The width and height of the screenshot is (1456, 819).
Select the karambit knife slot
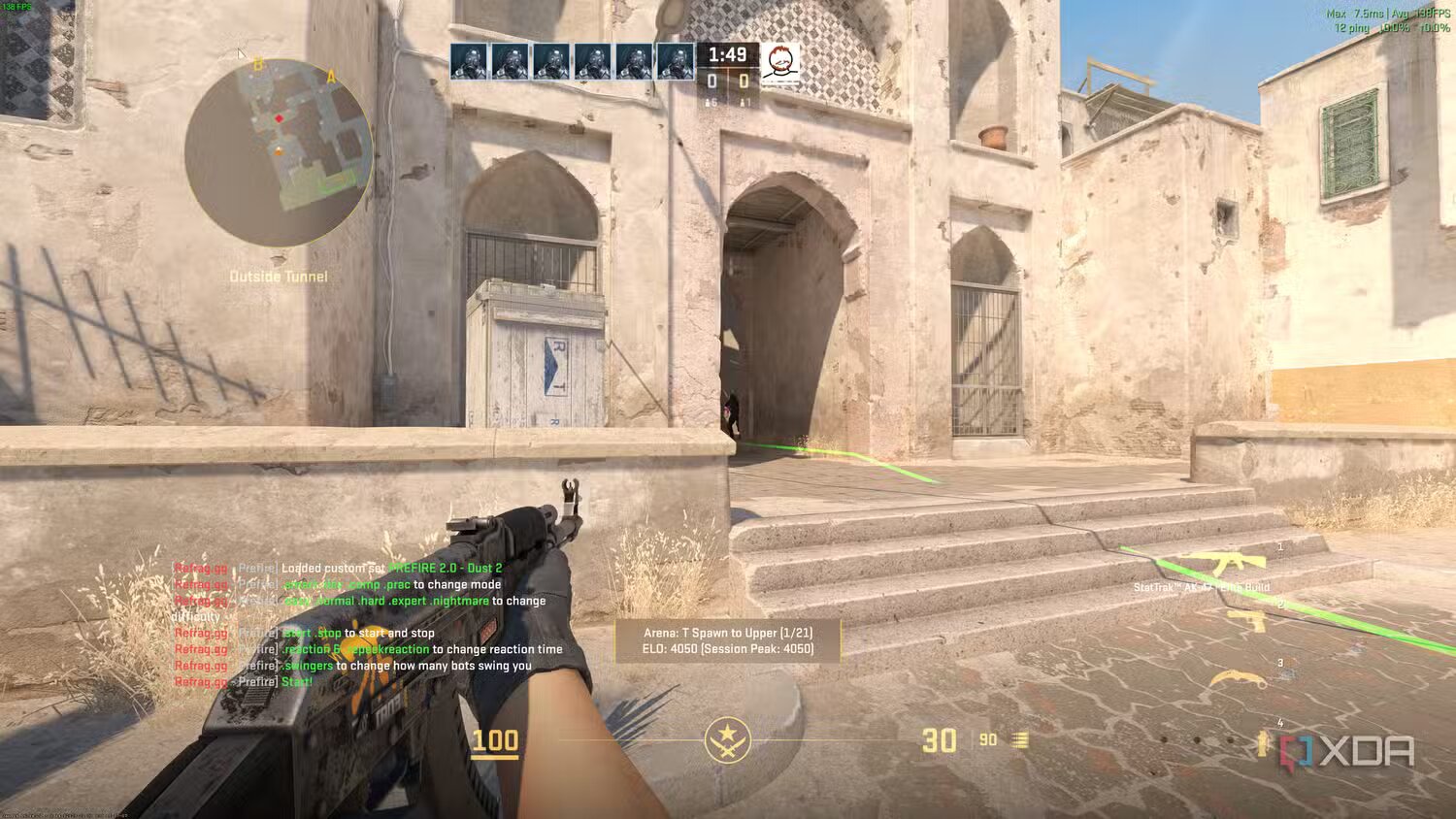[x=1238, y=680]
